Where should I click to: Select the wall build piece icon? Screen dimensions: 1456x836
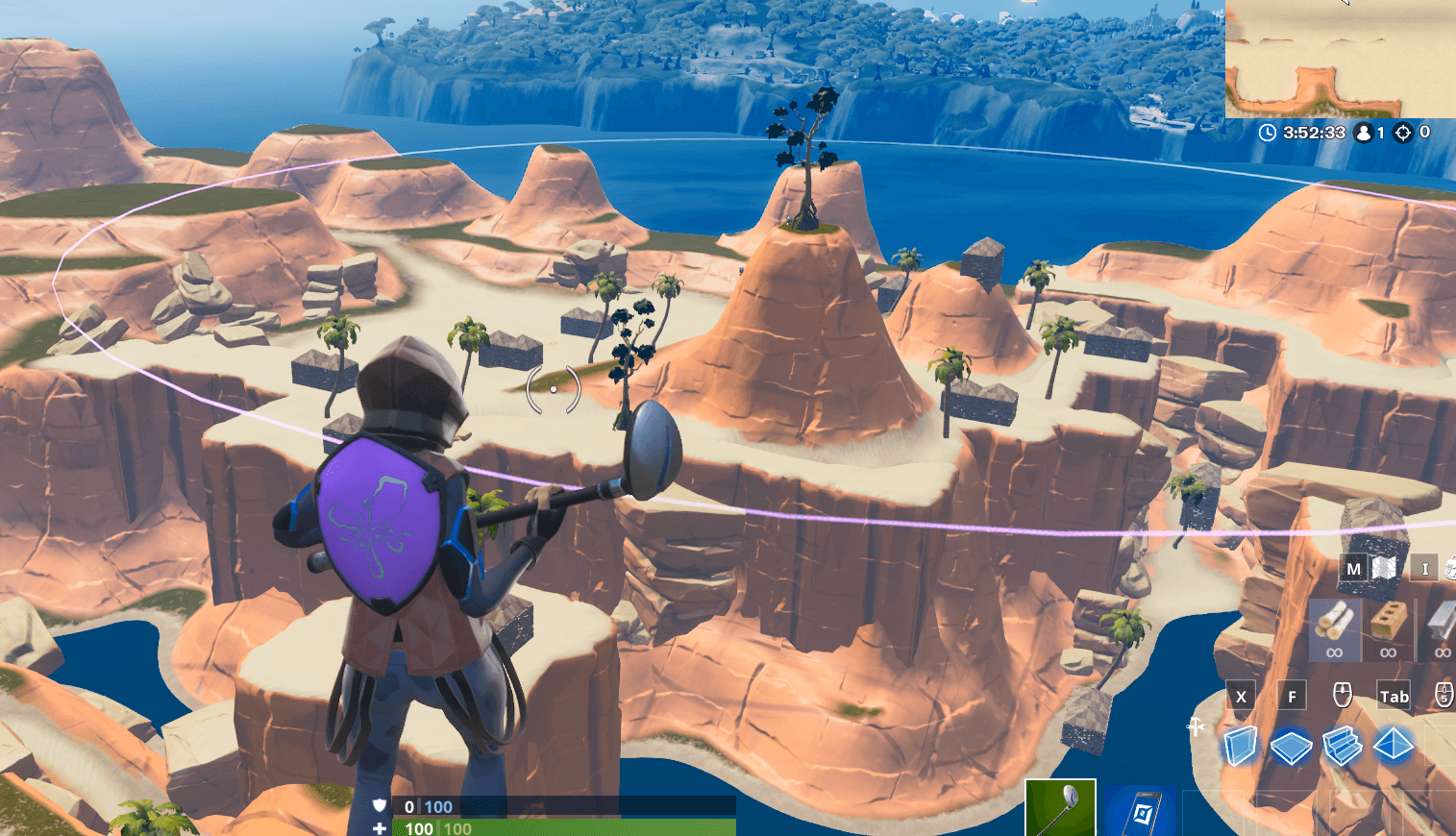1240,745
